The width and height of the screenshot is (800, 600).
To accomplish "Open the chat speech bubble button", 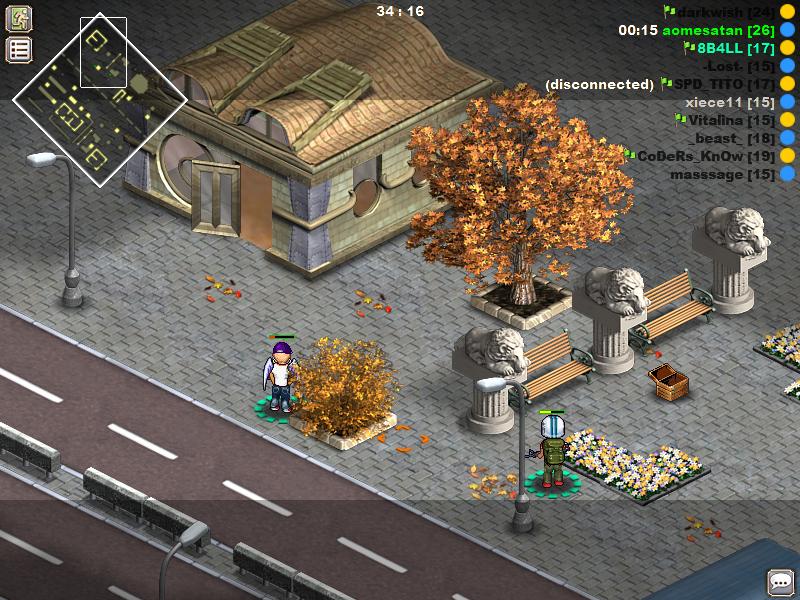I will (x=780, y=582).
